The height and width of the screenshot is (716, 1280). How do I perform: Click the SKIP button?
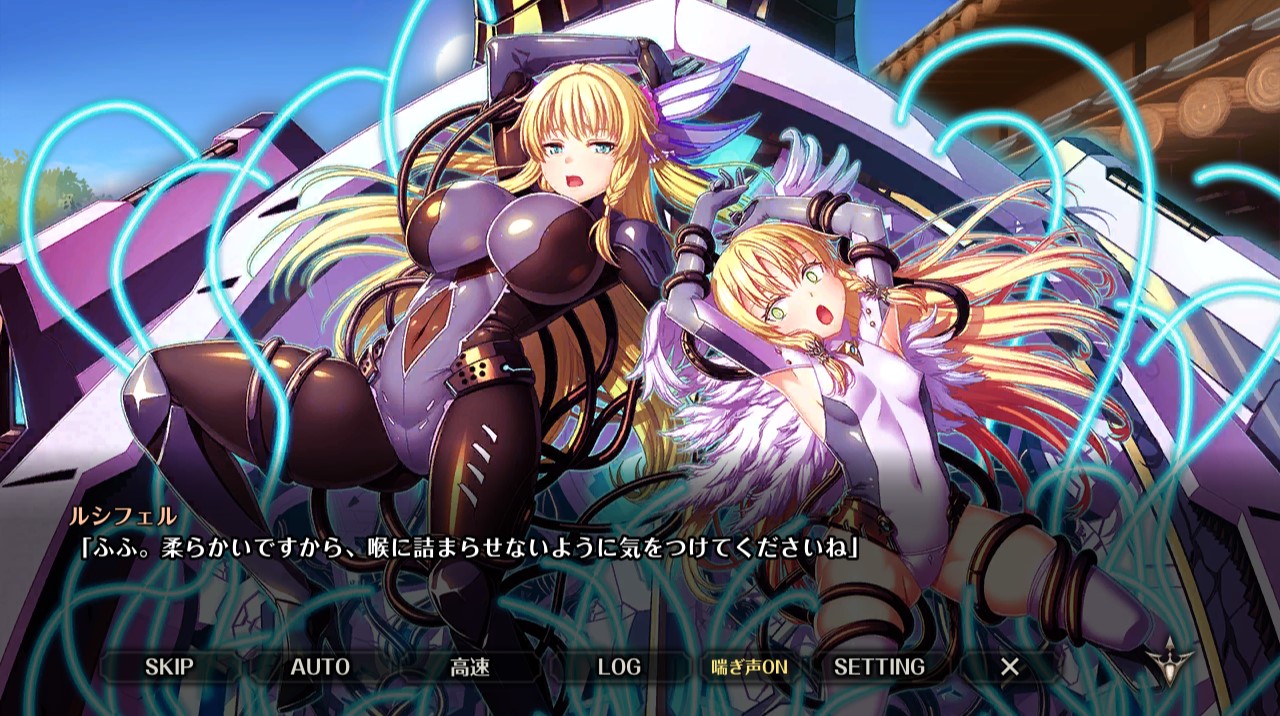(169, 667)
